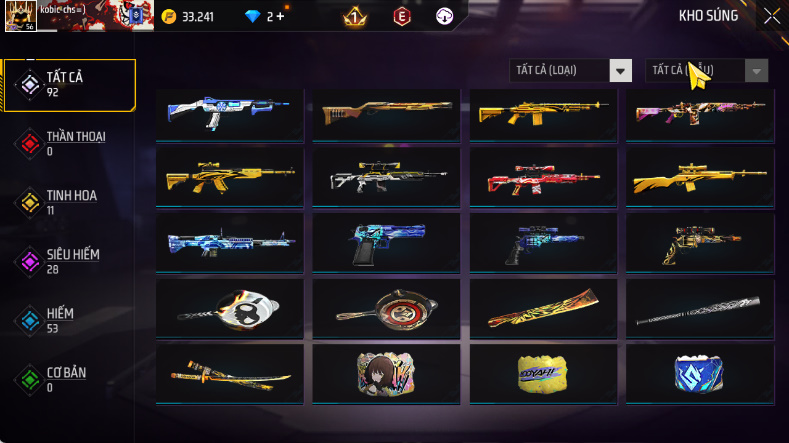Switch to the Cơ Bản tab
This screenshot has width=789, height=443.
pyautogui.click(x=68, y=379)
